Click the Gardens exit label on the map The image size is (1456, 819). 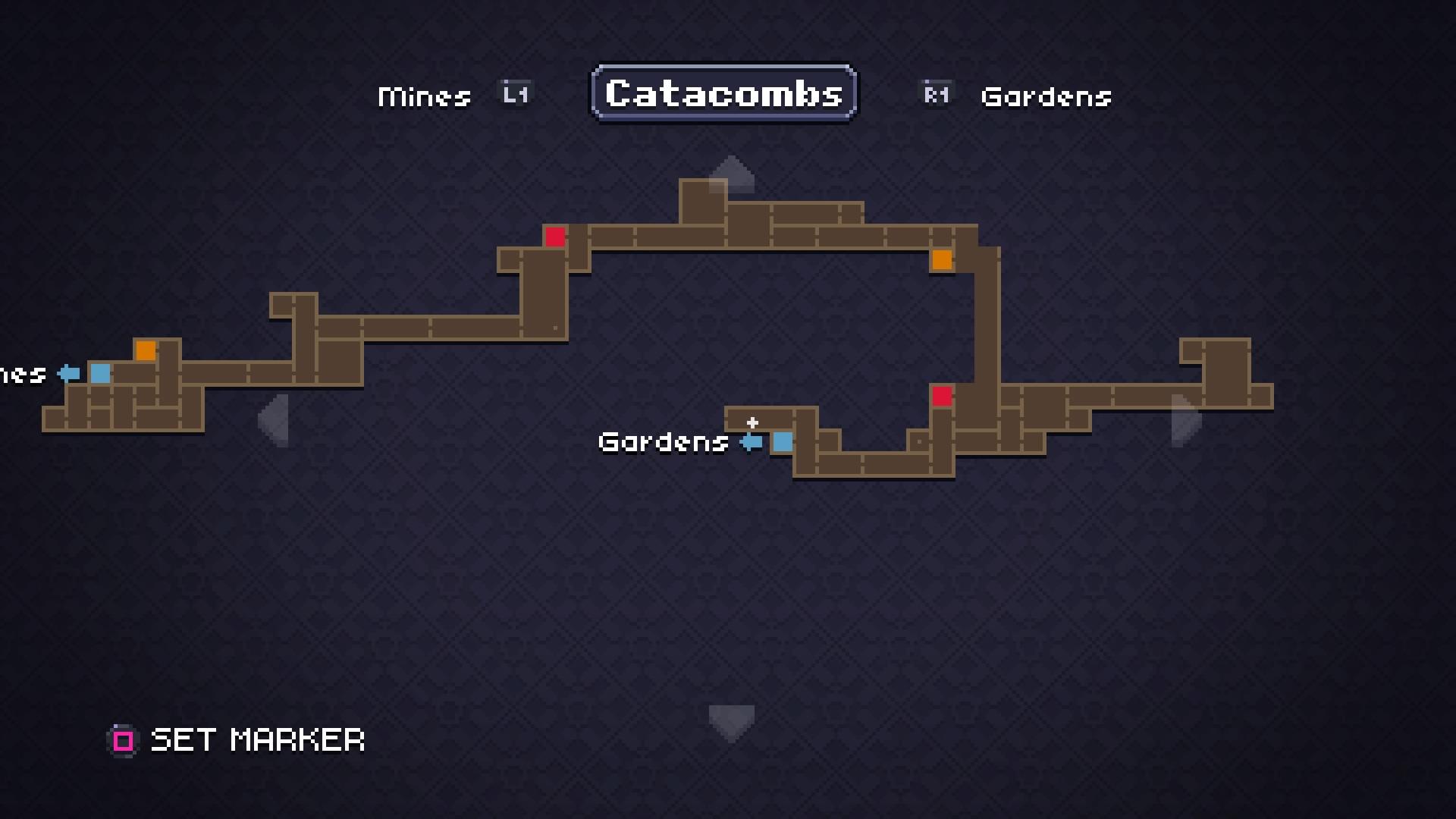[664, 442]
